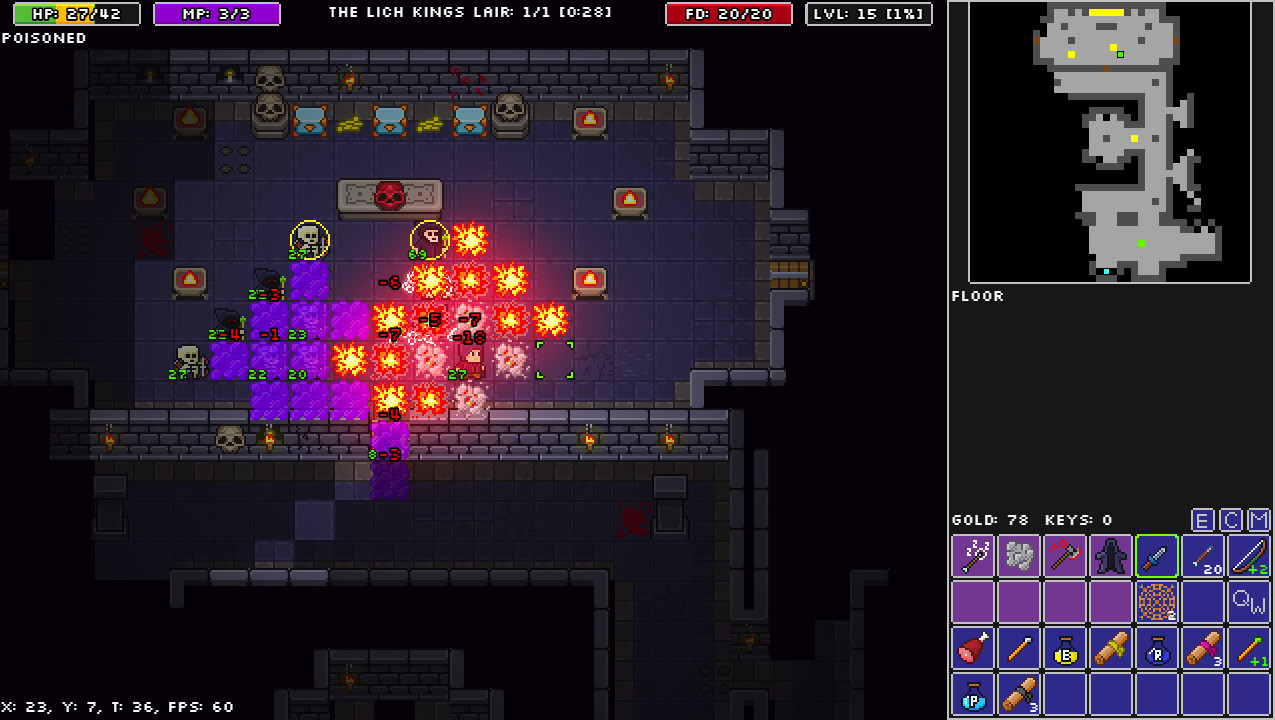The height and width of the screenshot is (720, 1275).
Task: Click the dungeon minimap
Action: [1110, 143]
